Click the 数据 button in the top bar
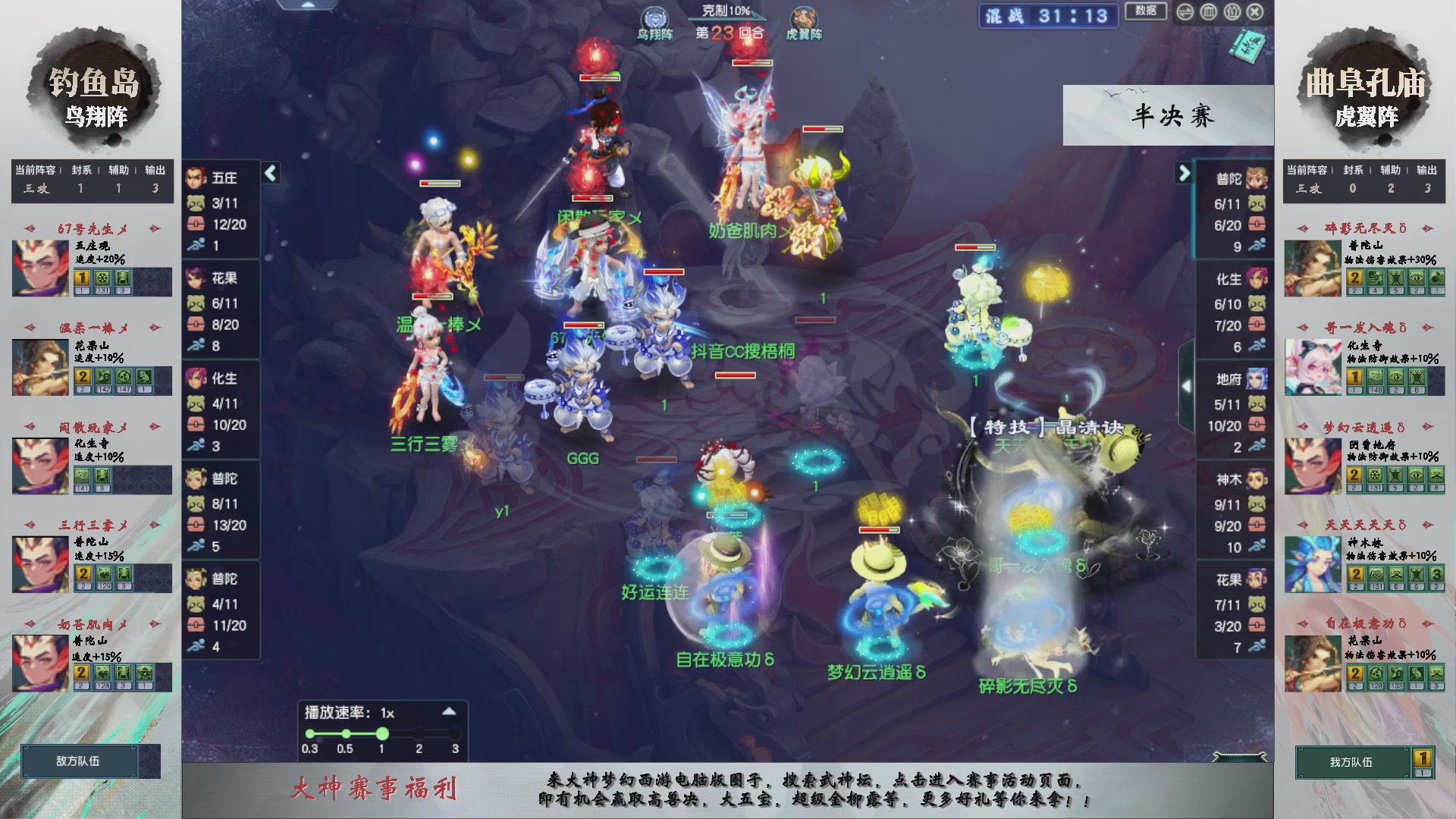1456x819 pixels. pyautogui.click(x=1147, y=11)
